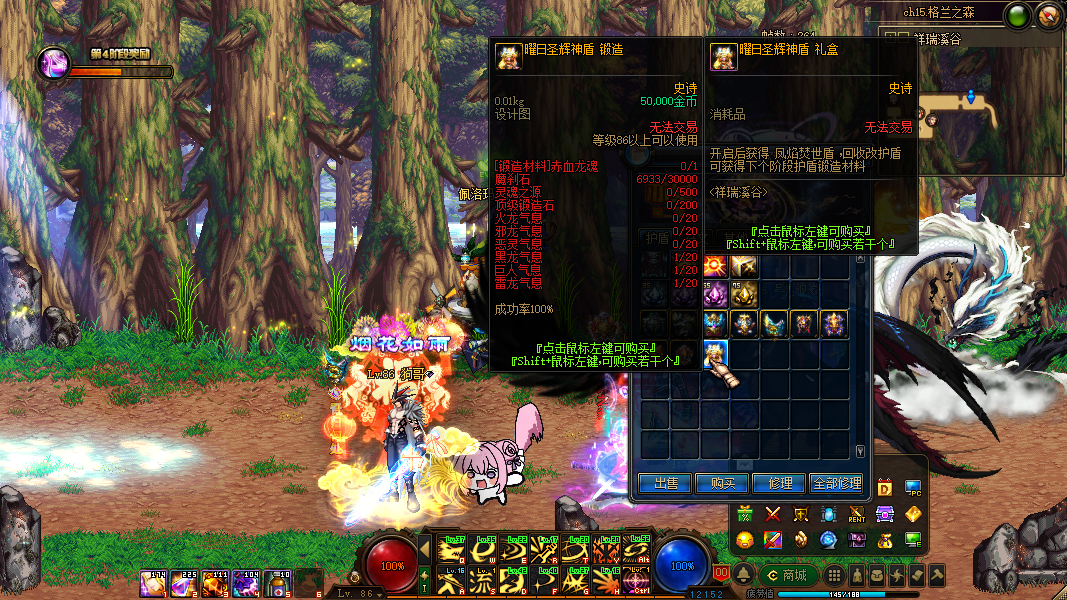Click the bell notification icon
This screenshot has width=1067, height=600.
[745, 575]
